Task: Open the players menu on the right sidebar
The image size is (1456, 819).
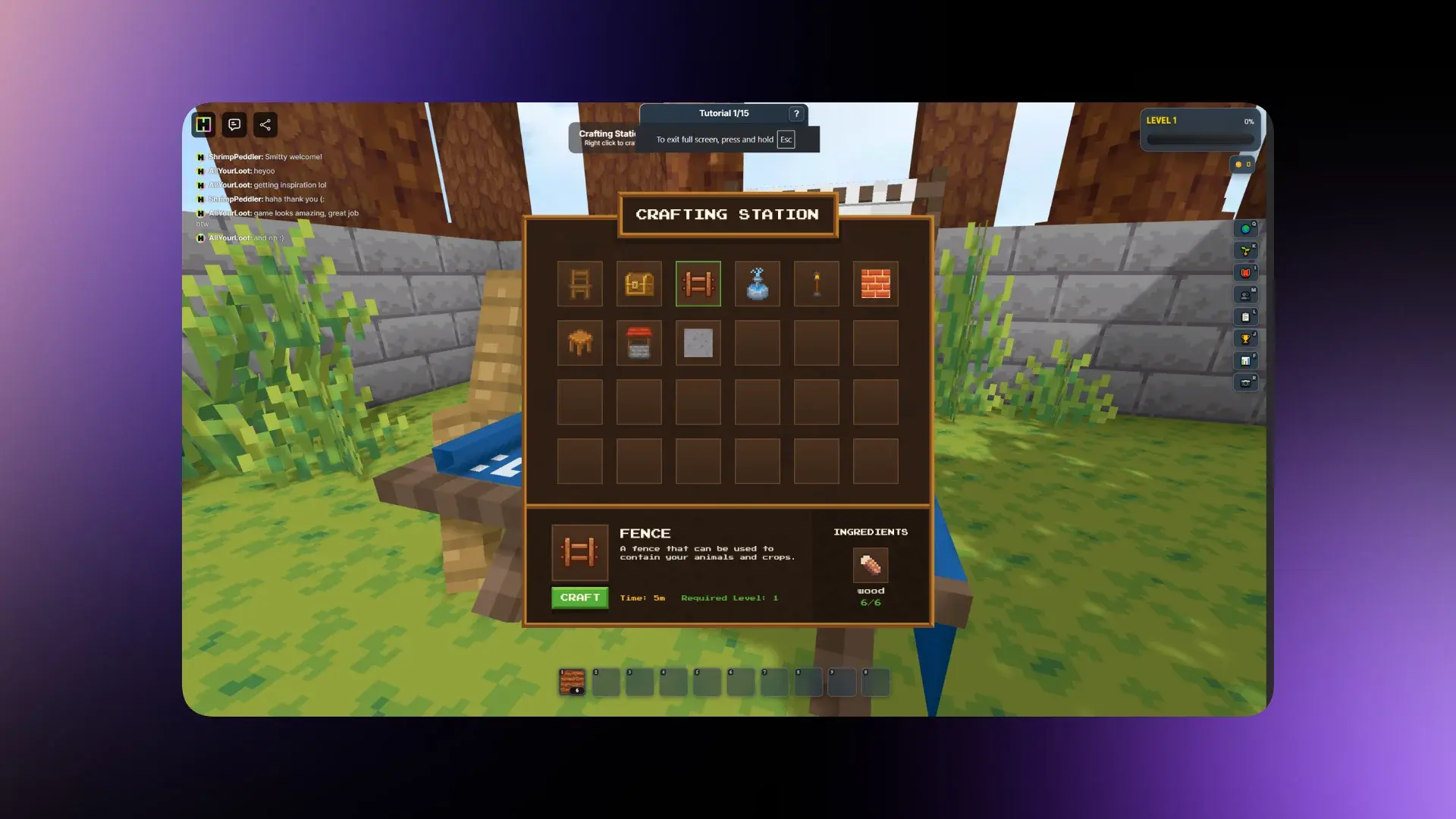Action: click(x=1246, y=295)
